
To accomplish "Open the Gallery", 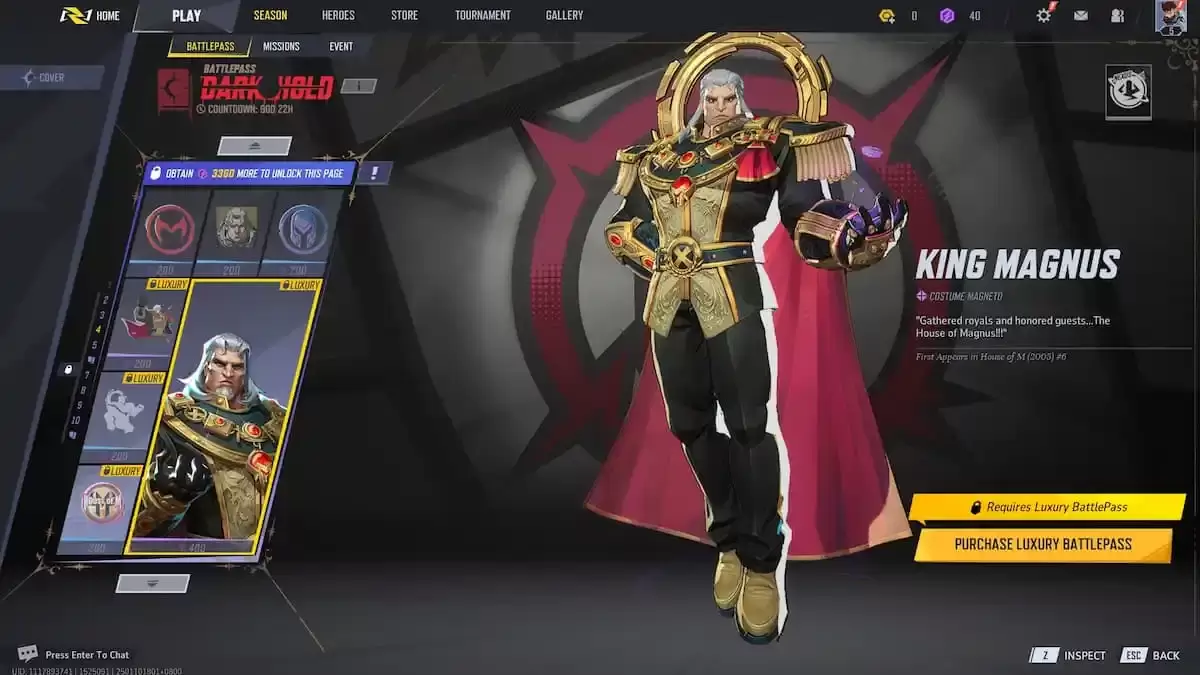I will click(x=564, y=15).
